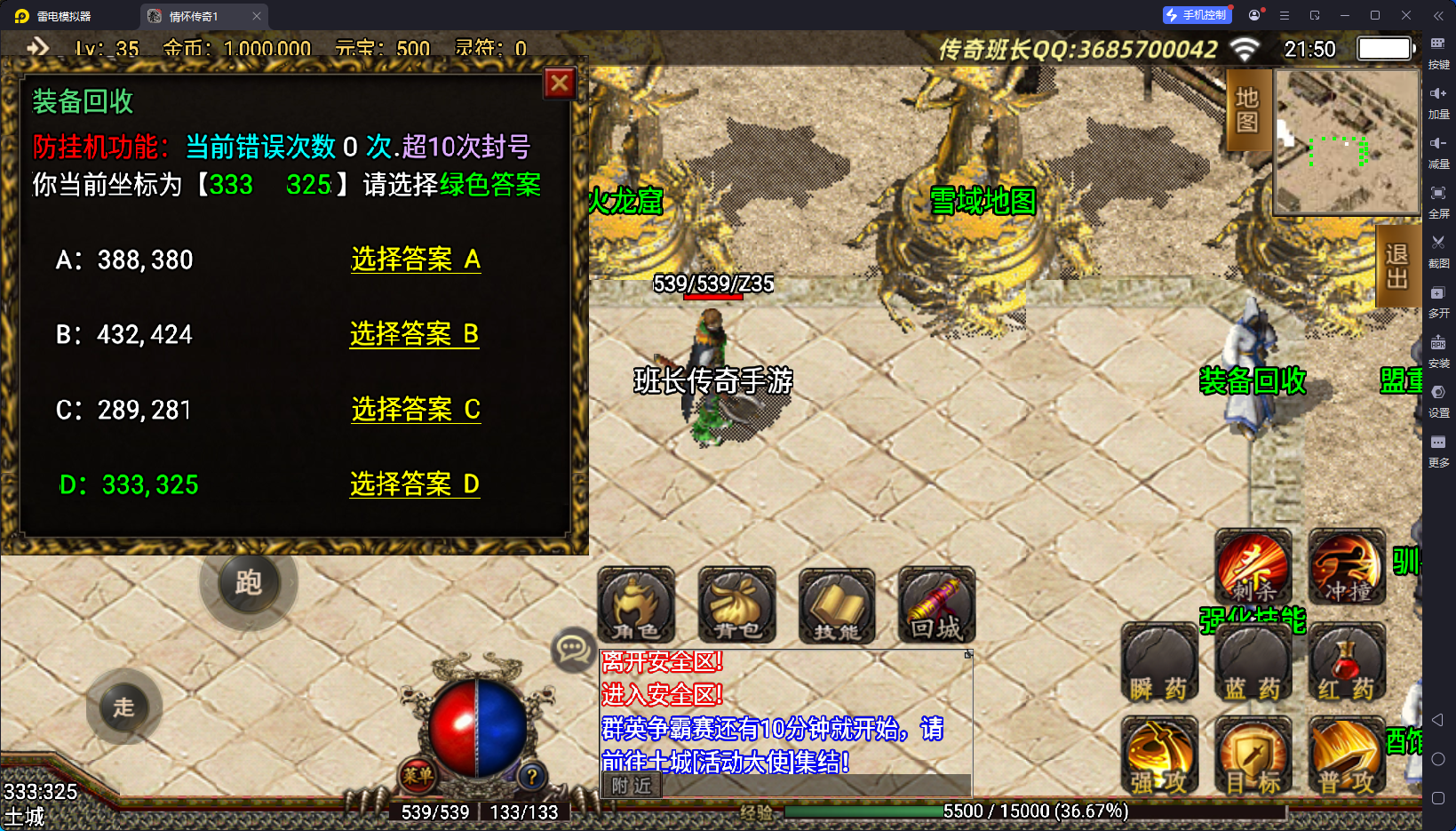Toggle 跑 run movement mode

point(248,584)
